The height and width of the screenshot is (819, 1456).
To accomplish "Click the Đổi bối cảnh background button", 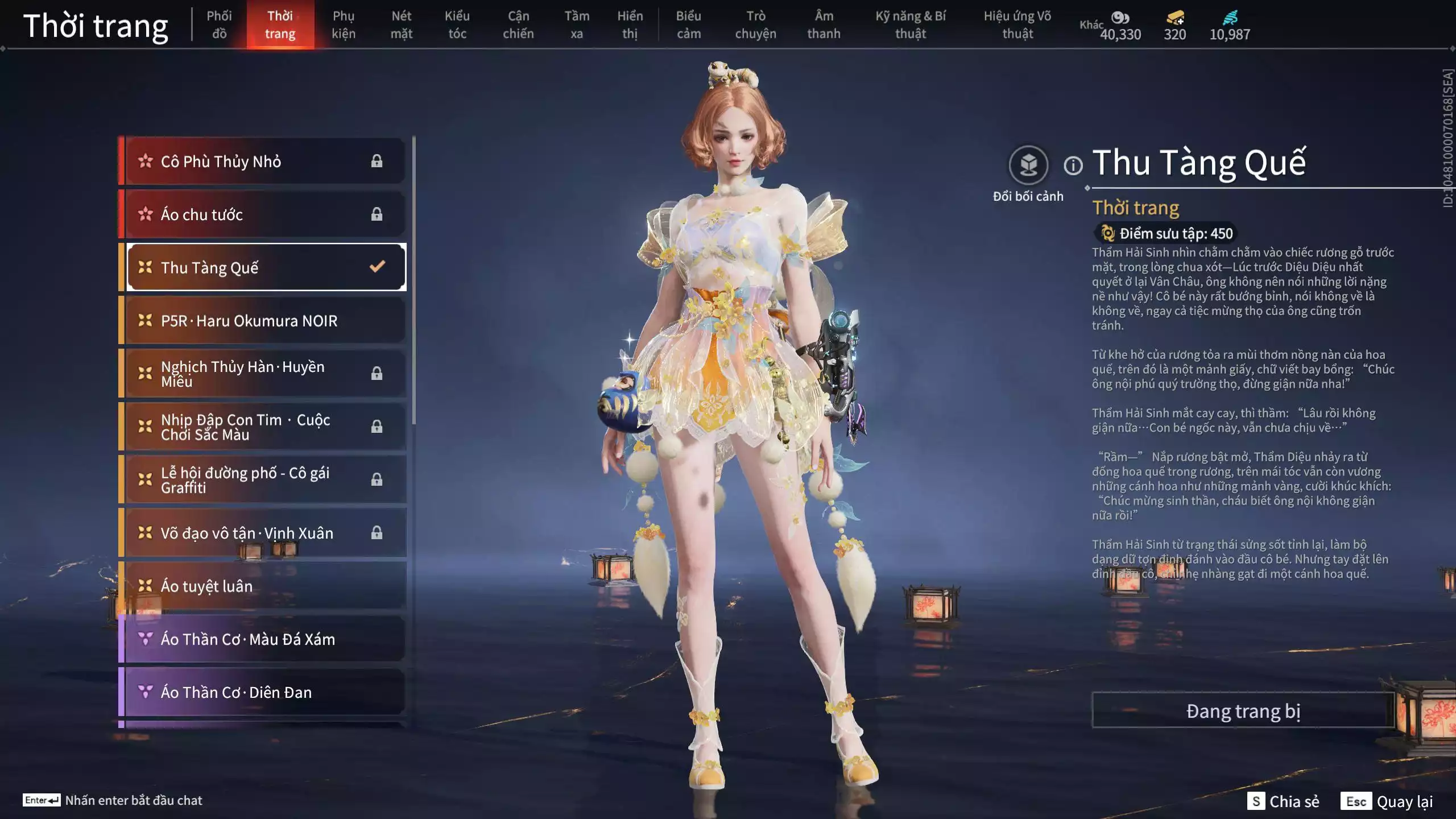I will (1028, 166).
